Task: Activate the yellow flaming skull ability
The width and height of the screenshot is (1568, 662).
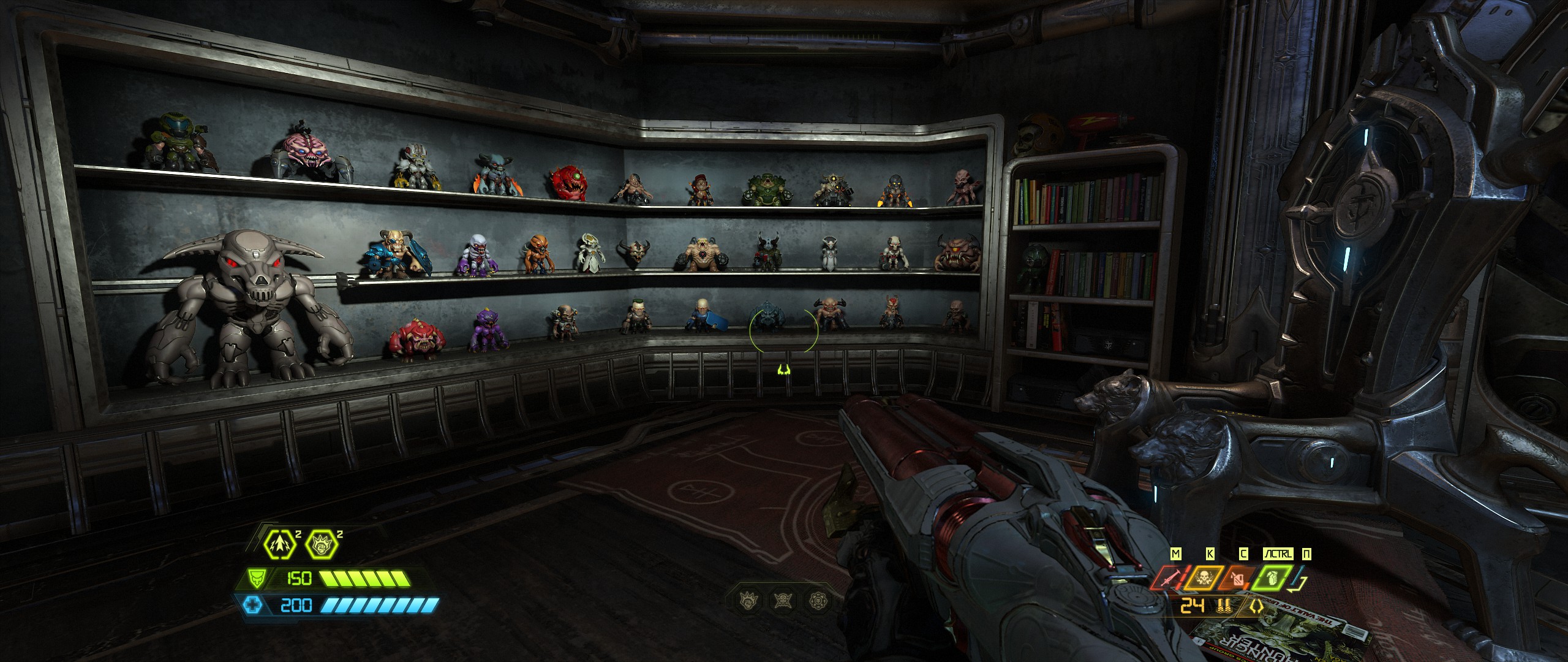Action: [1204, 578]
